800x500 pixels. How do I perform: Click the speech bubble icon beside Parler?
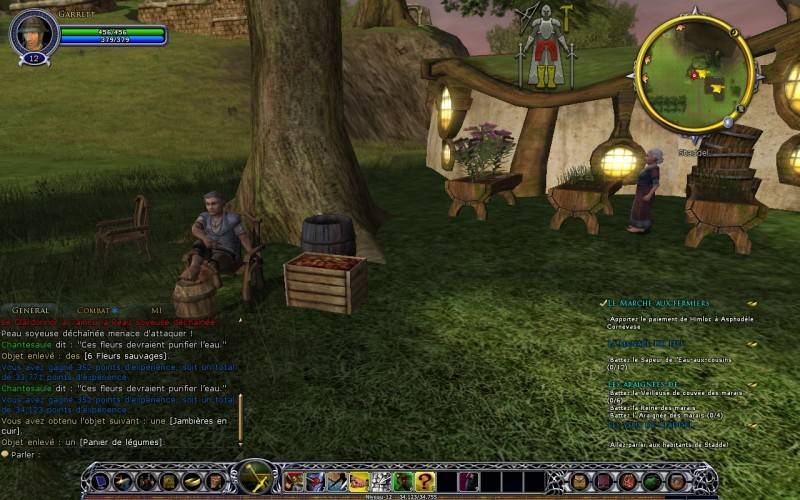pyautogui.click(x=5, y=454)
